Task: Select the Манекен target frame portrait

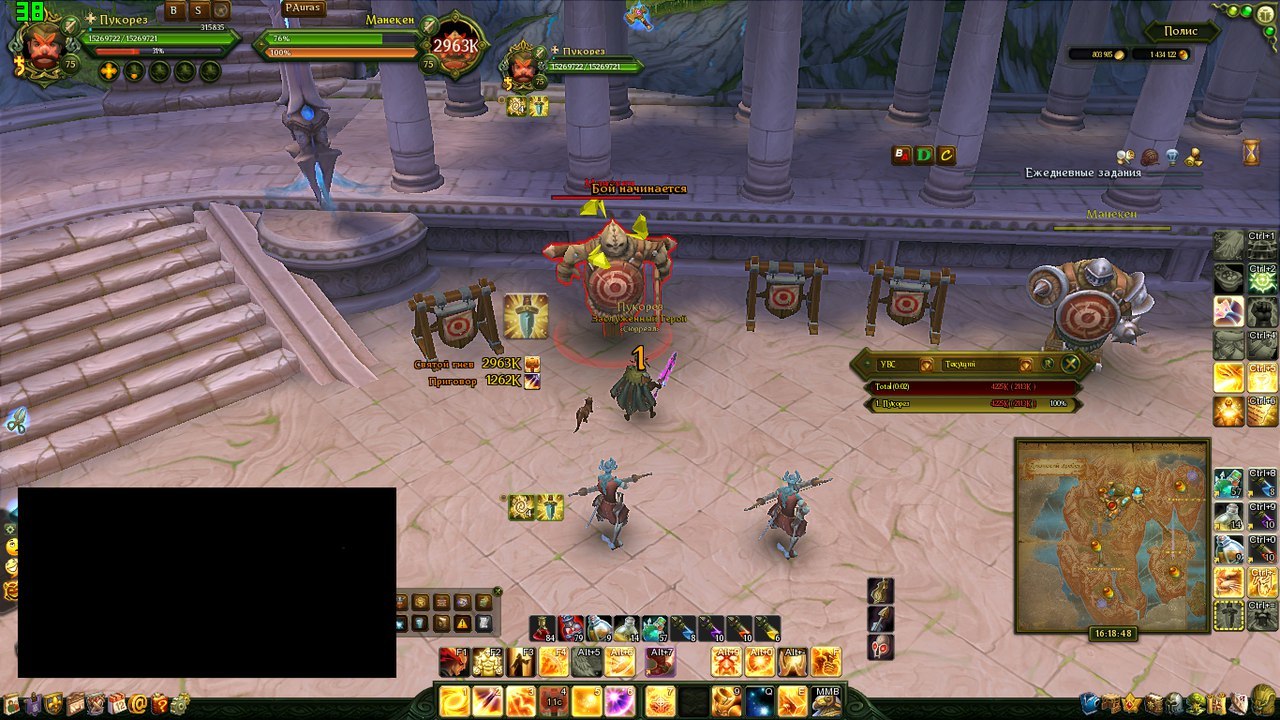Action: point(455,45)
